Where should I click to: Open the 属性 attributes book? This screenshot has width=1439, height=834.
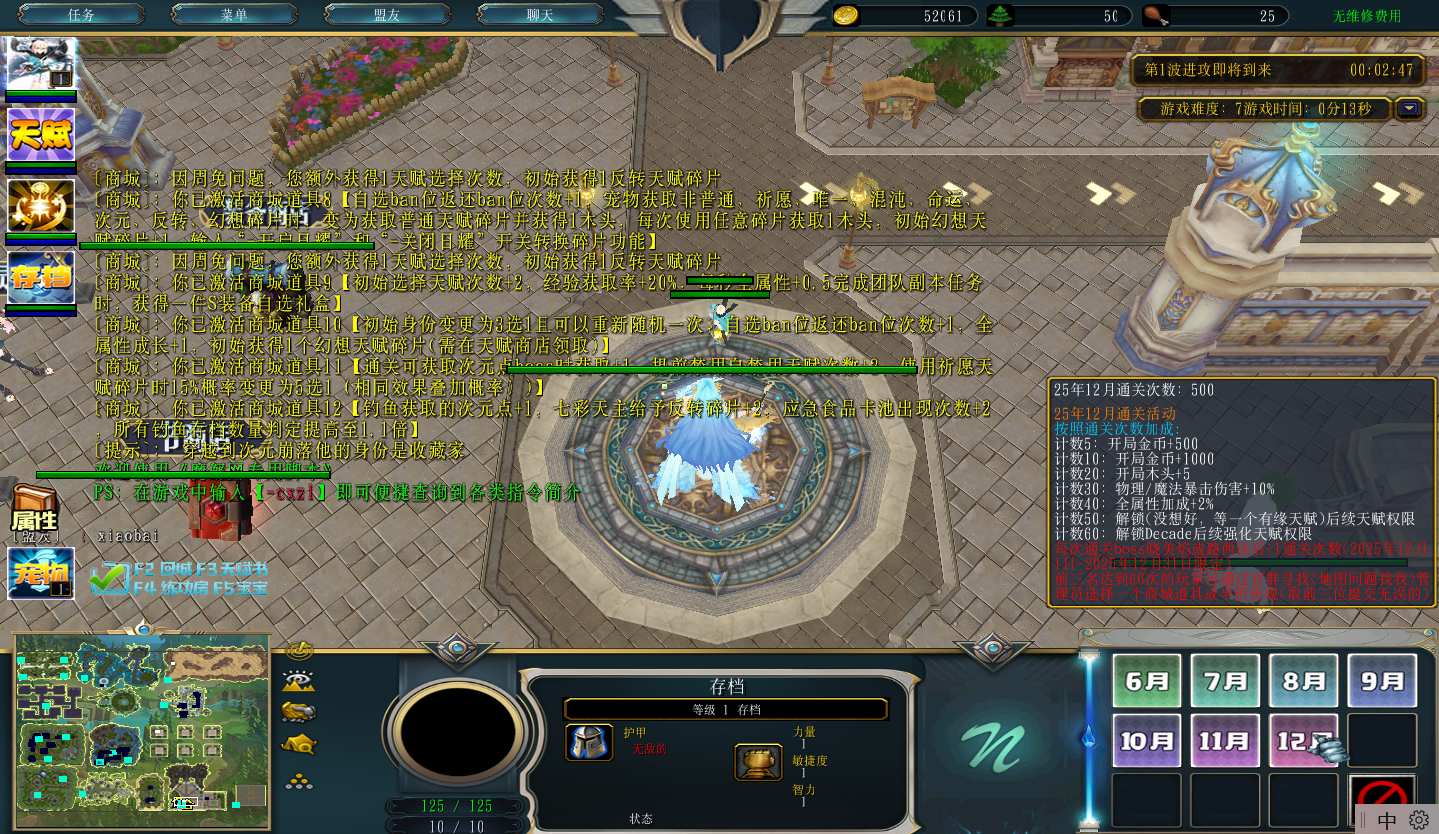pos(34,512)
